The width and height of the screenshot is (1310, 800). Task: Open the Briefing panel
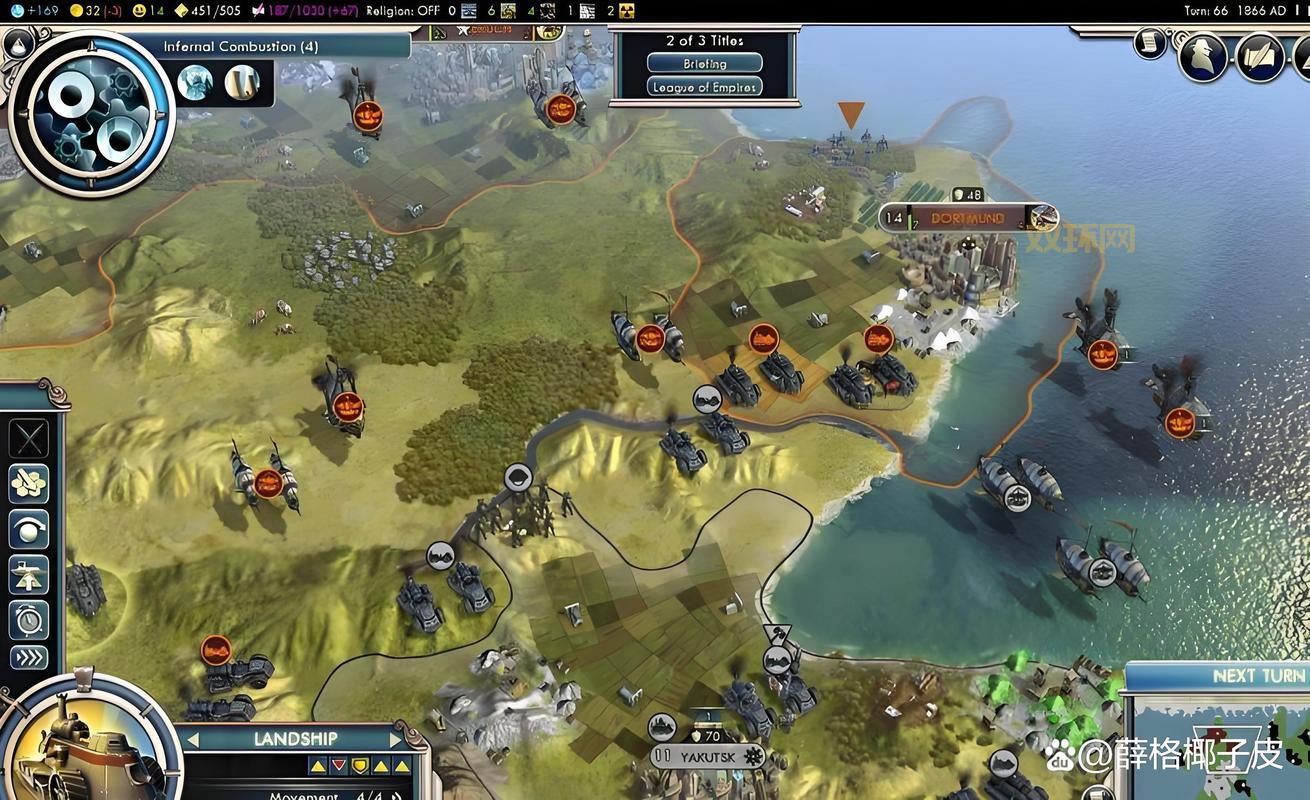point(704,63)
